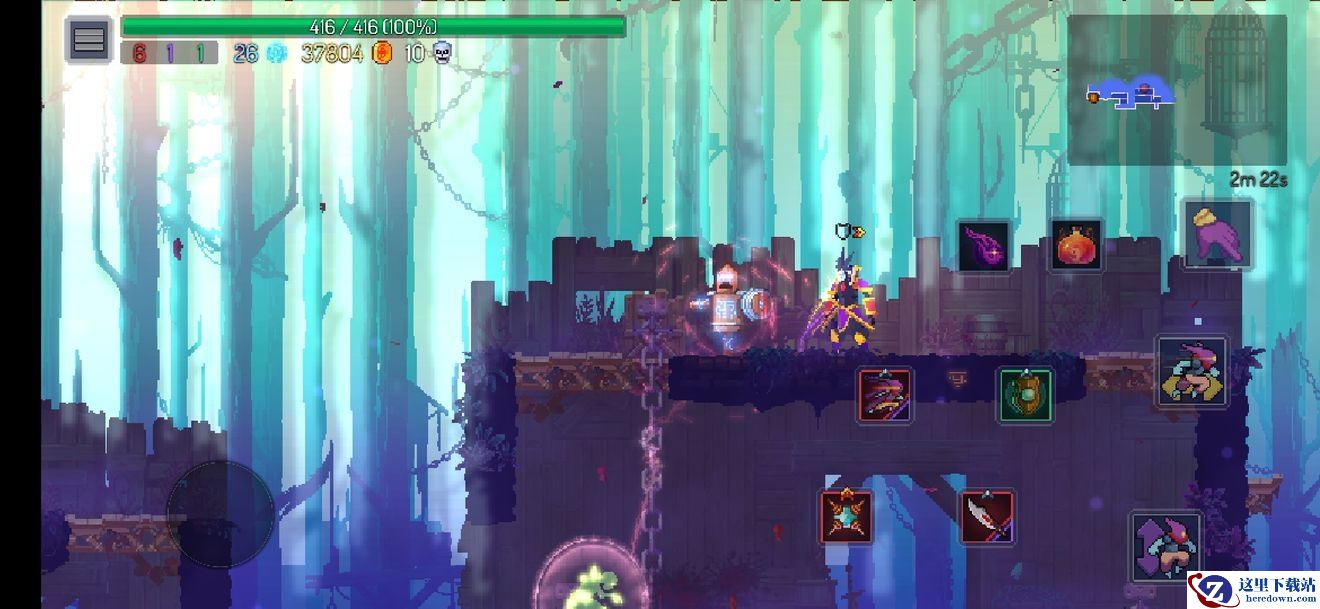Drink the orange health flask
Viewport: 1320px width, 609px height.
tap(1076, 245)
